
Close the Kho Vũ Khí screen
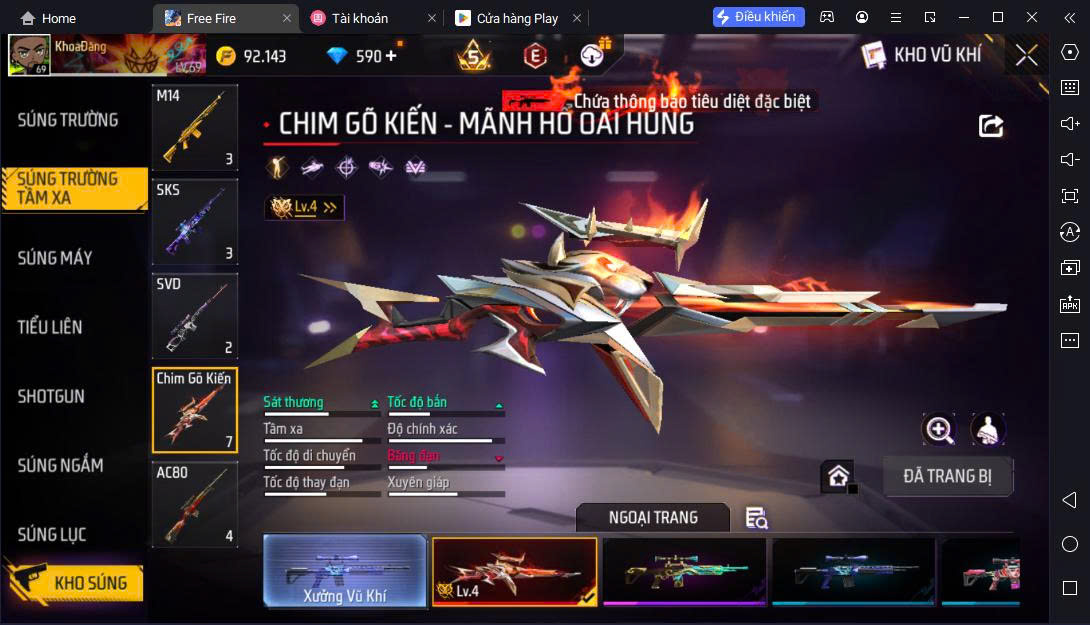point(1026,55)
